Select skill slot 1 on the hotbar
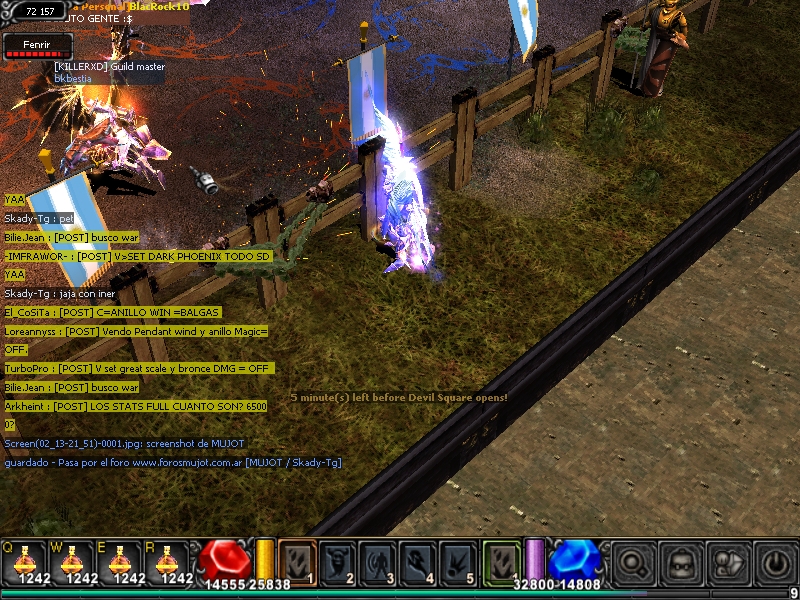The height and width of the screenshot is (600, 800). click(297, 562)
